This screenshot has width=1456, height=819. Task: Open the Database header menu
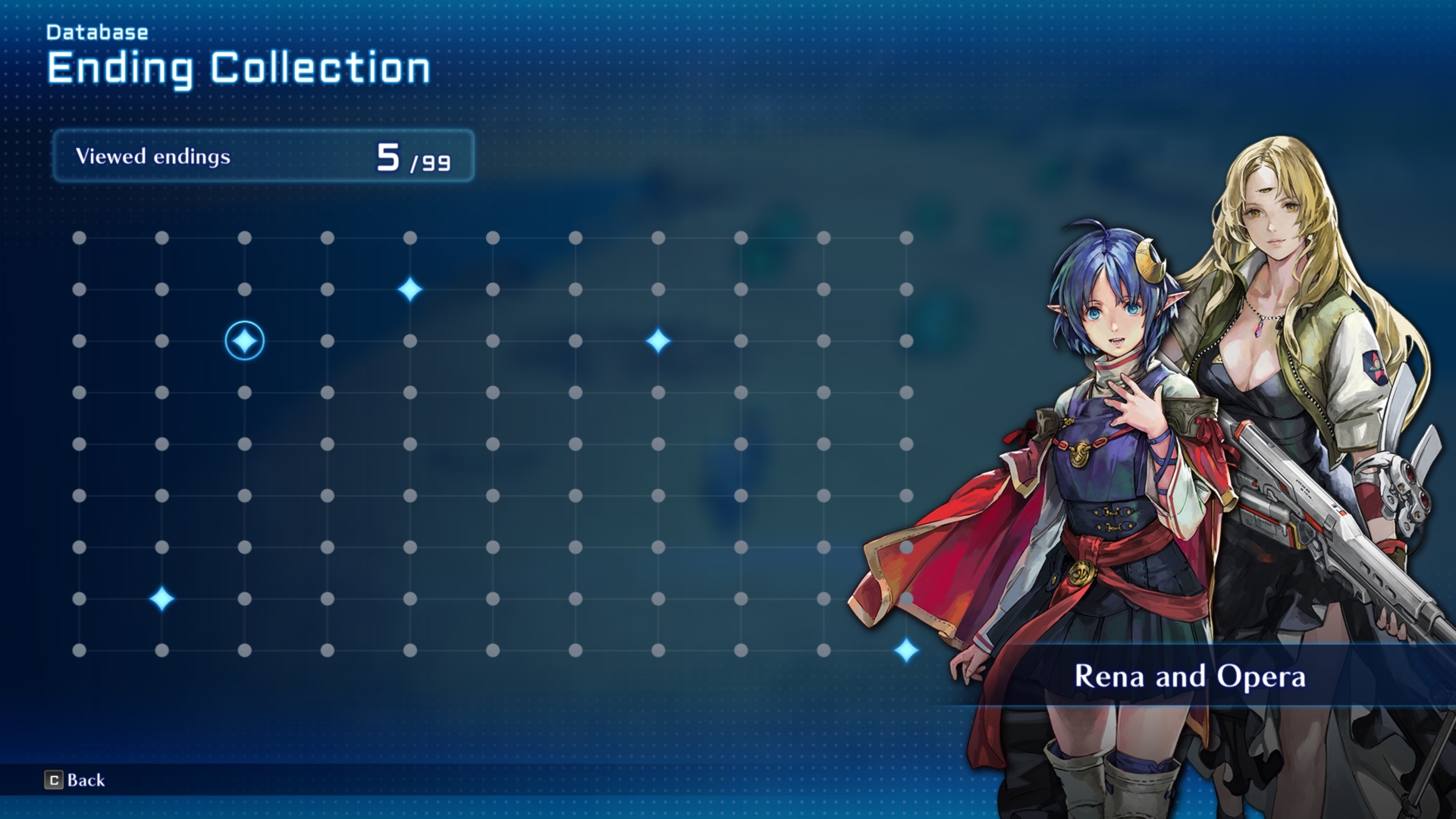coord(97,33)
